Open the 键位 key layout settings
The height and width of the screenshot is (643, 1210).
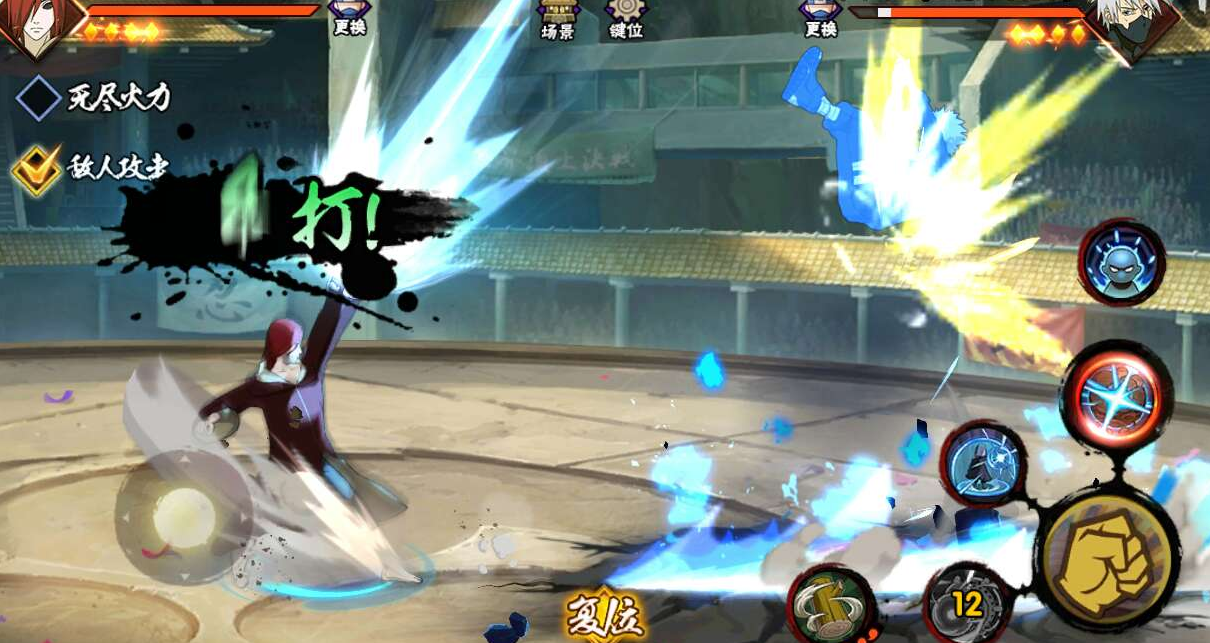[627, 19]
